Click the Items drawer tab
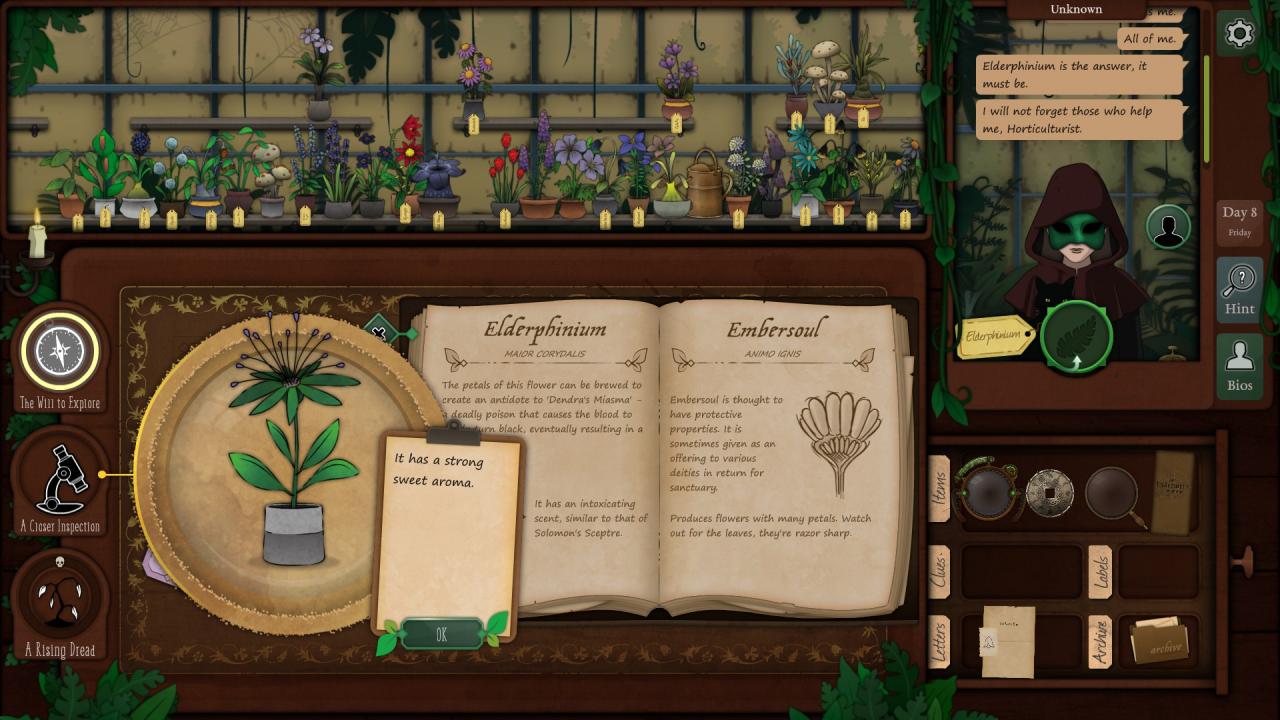This screenshot has height=720, width=1280. 940,489
